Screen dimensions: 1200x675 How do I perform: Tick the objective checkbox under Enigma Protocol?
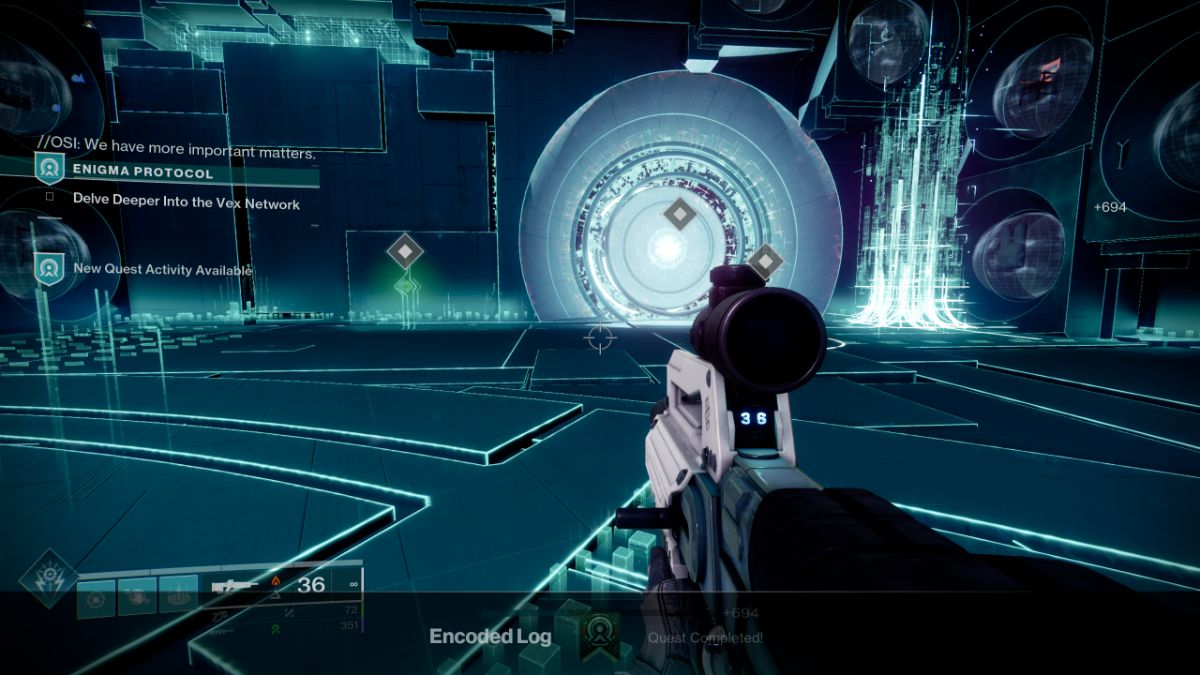[x=49, y=198]
